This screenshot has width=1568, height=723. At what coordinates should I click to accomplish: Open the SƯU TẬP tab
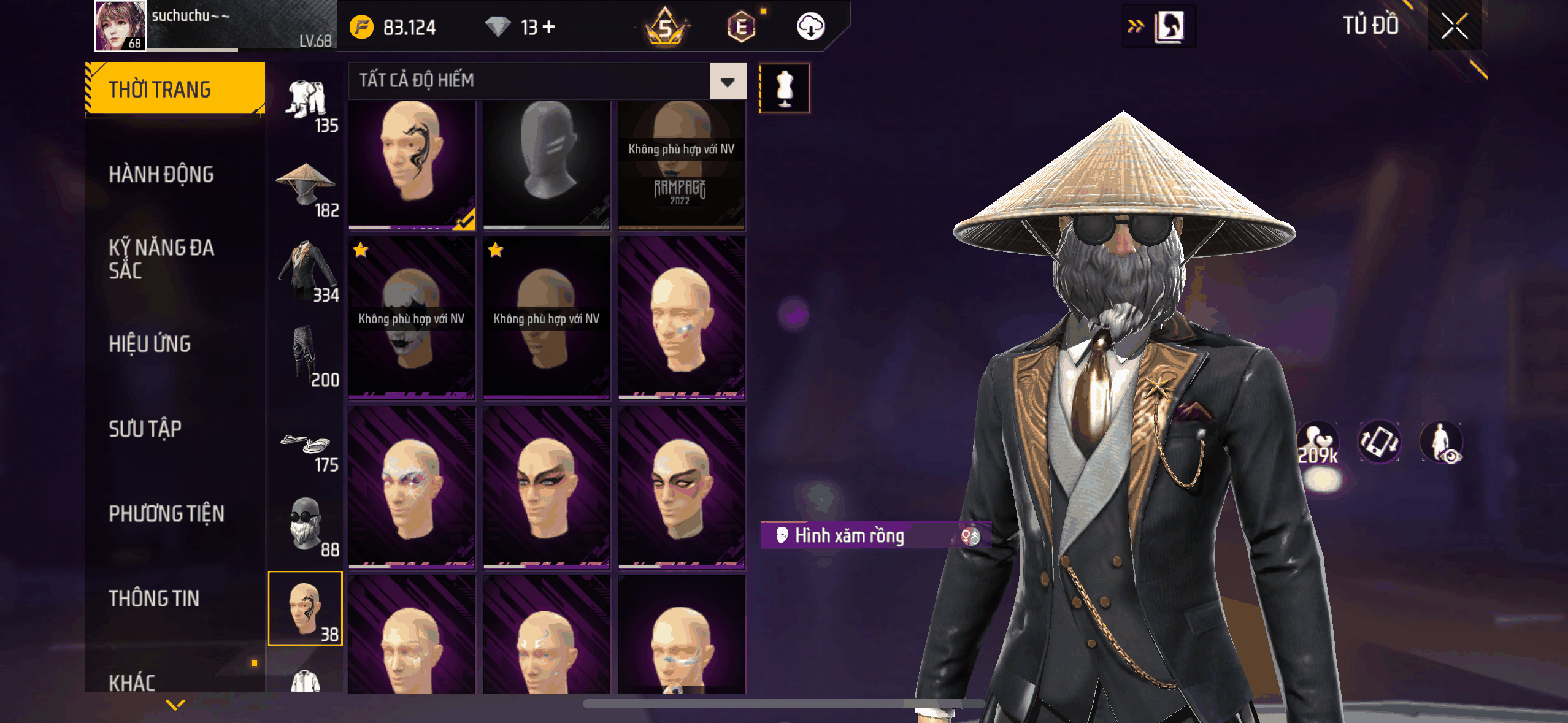[x=145, y=429]
